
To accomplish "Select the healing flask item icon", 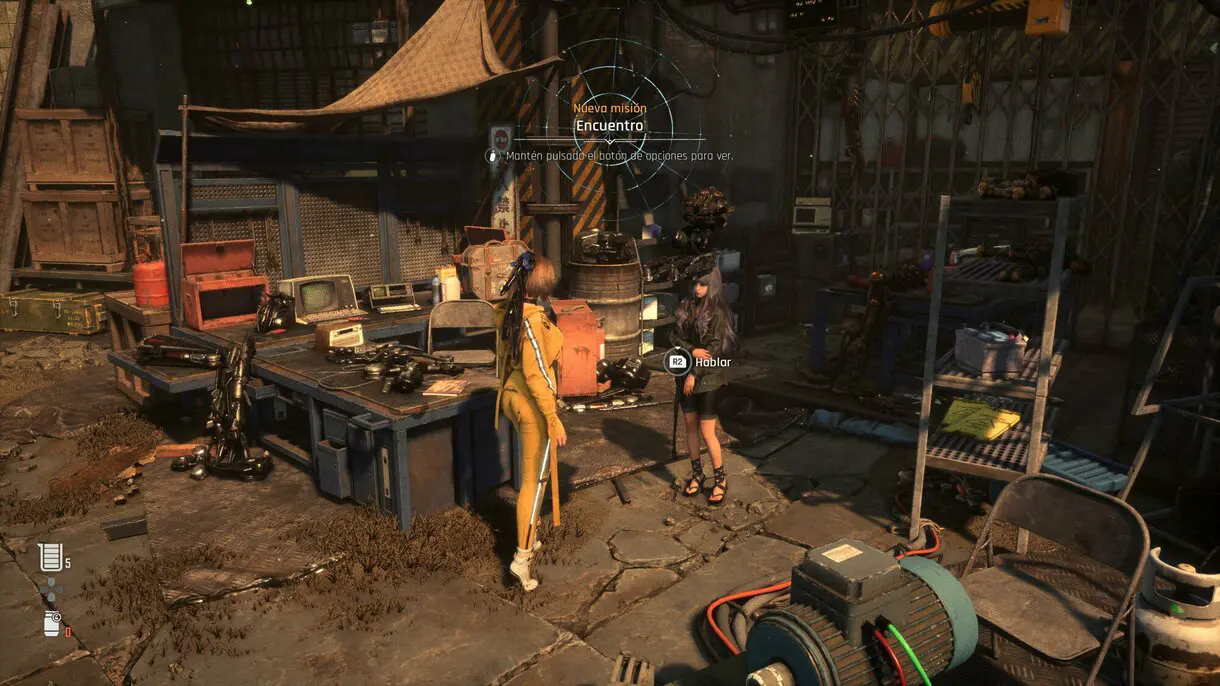I will (x=49, y=557).
